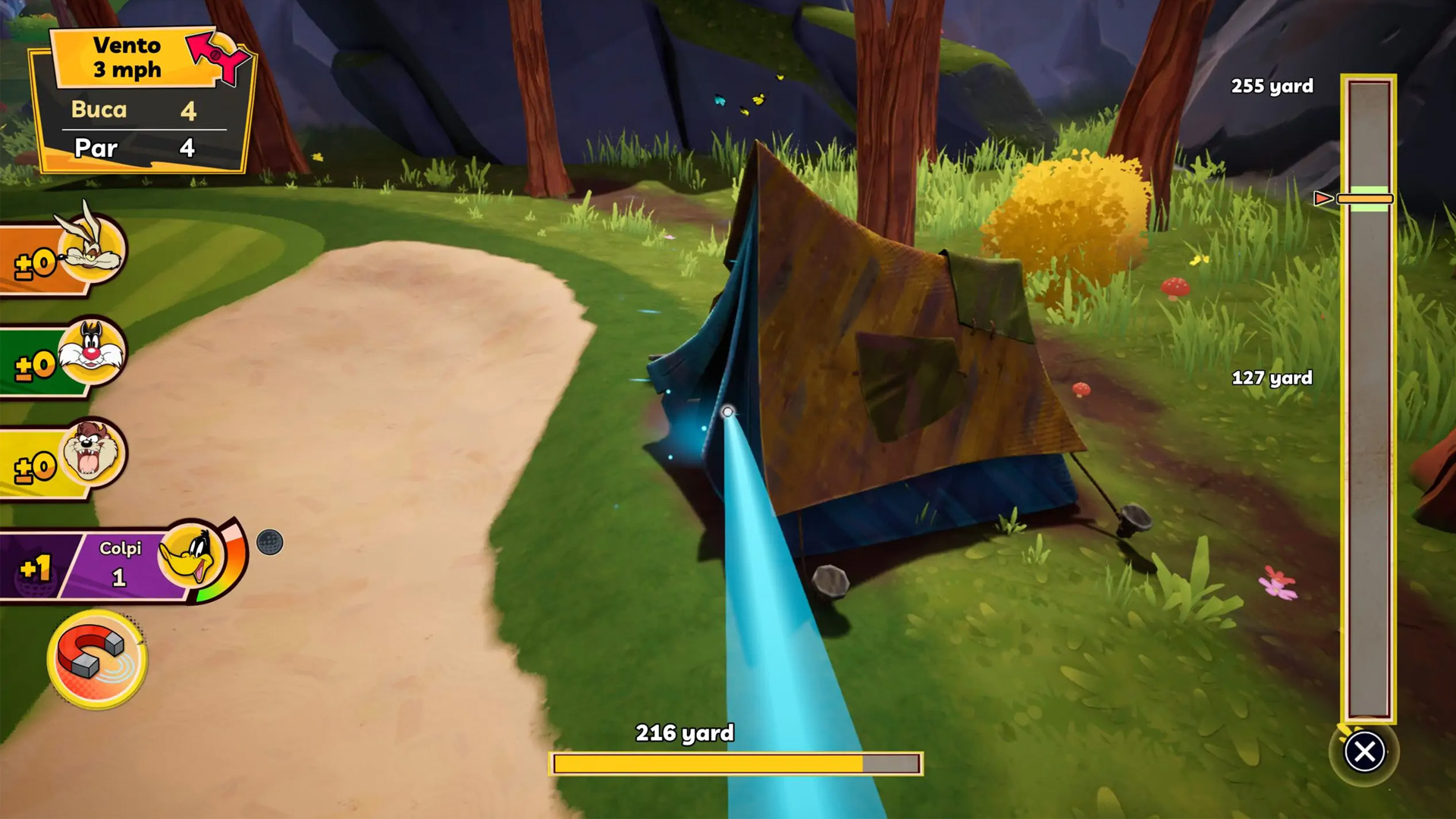Image resolution: width=1456 pixels, height=819 pixels.
Task: Select Taz's player portrait
Action: [92, 455]
